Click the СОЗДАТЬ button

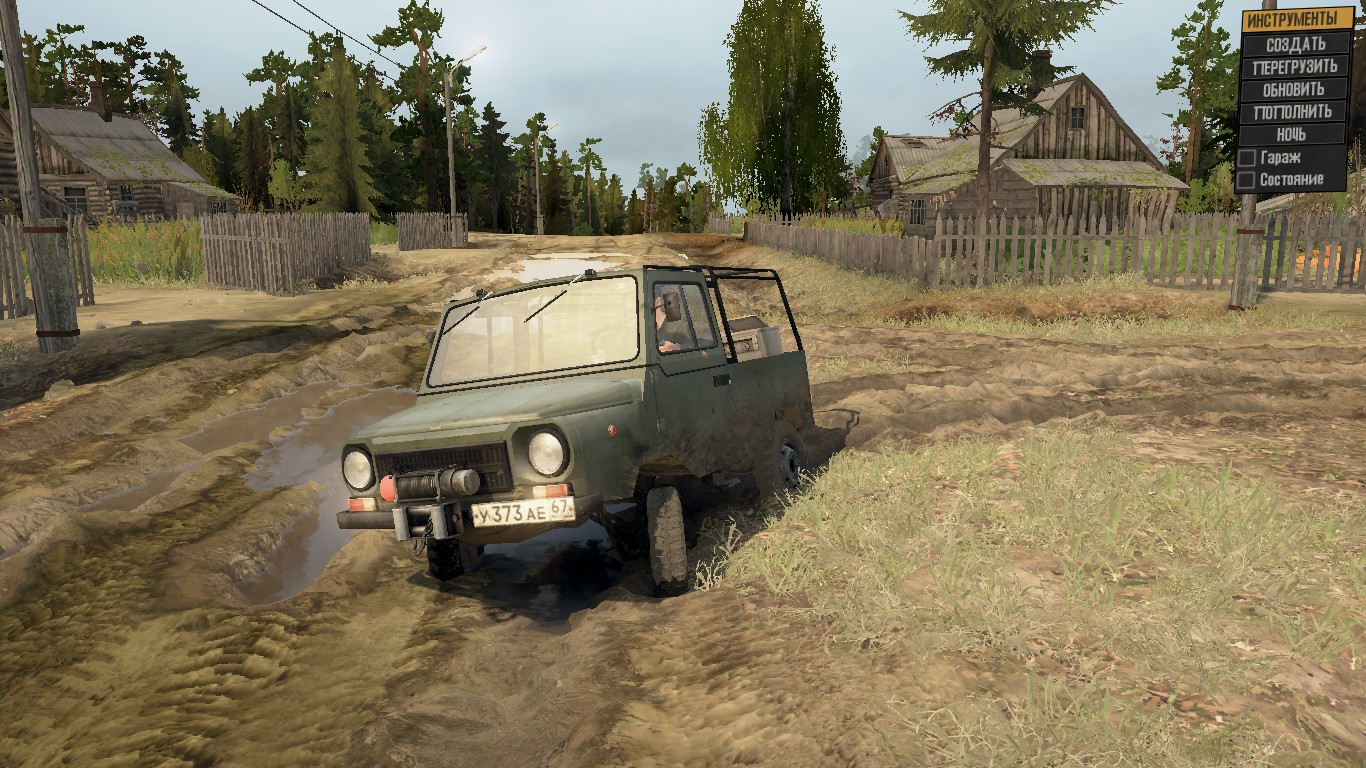click(x=1295, y=44)
